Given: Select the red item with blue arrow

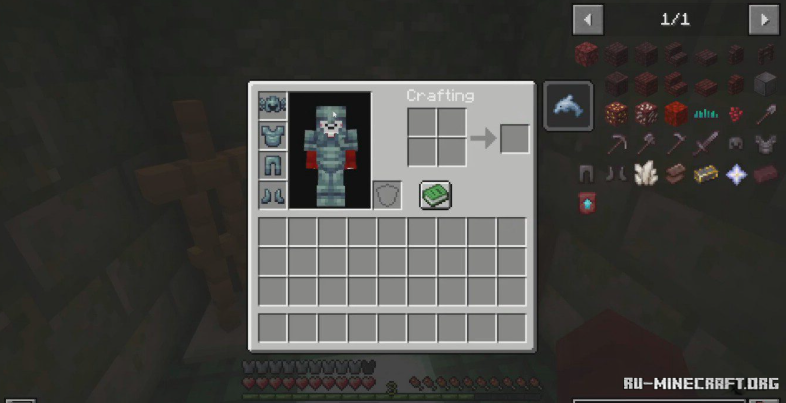Looking at the screenshot, I should point(587,203).
